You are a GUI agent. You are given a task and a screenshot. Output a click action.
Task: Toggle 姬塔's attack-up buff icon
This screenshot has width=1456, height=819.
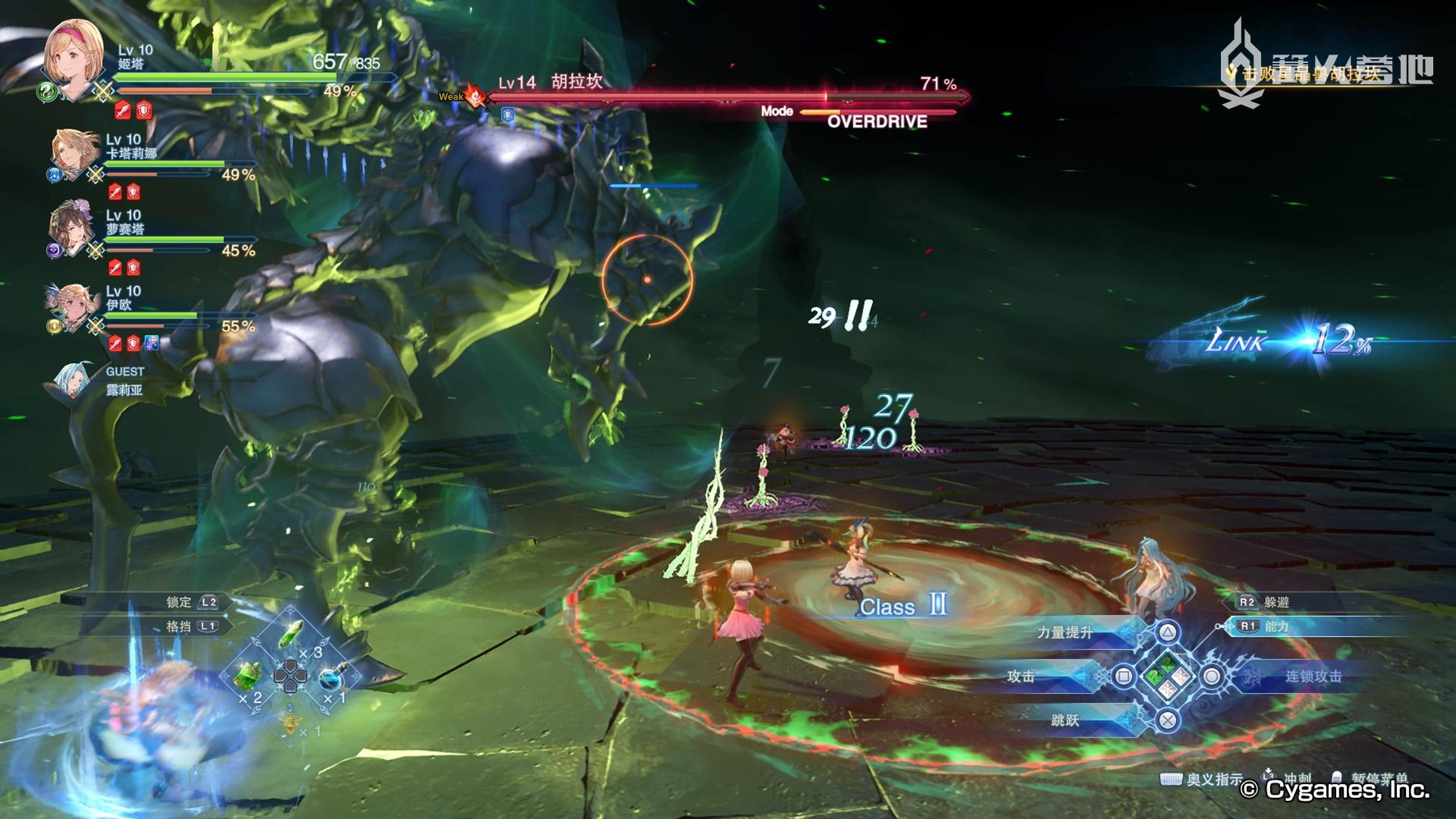coord(121,109)
